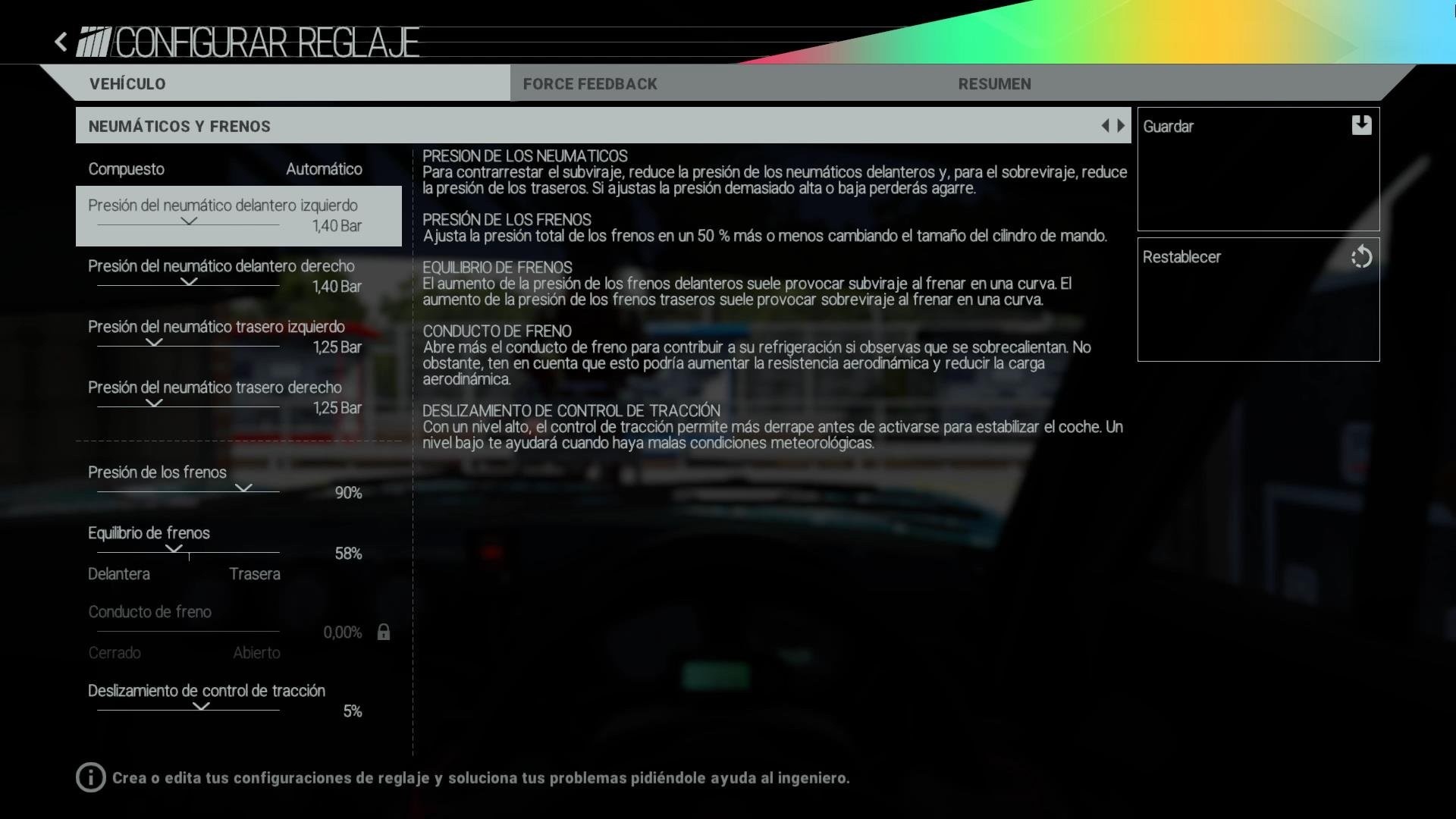Adjust the Presión de los frenos slider
Image resolution: width=1456 pixels, height=819 pixels.
(x=244, y=489)
